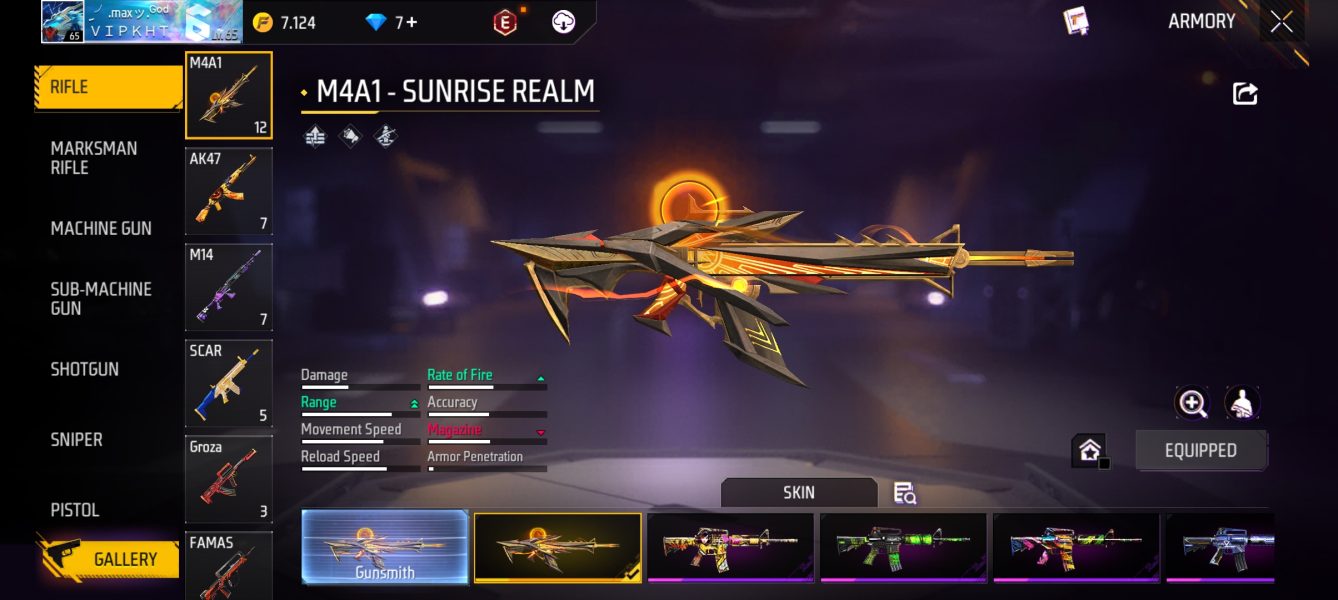This screenshot has width=1338, height=600.
Task: Open the Gunsmith skin card
Action: pos(385,547)
